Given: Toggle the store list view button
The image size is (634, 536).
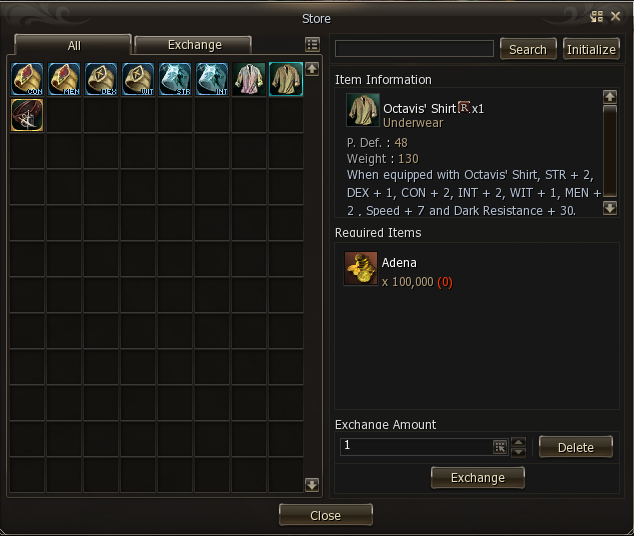Looking at the screenshot, I should [312, 45].
